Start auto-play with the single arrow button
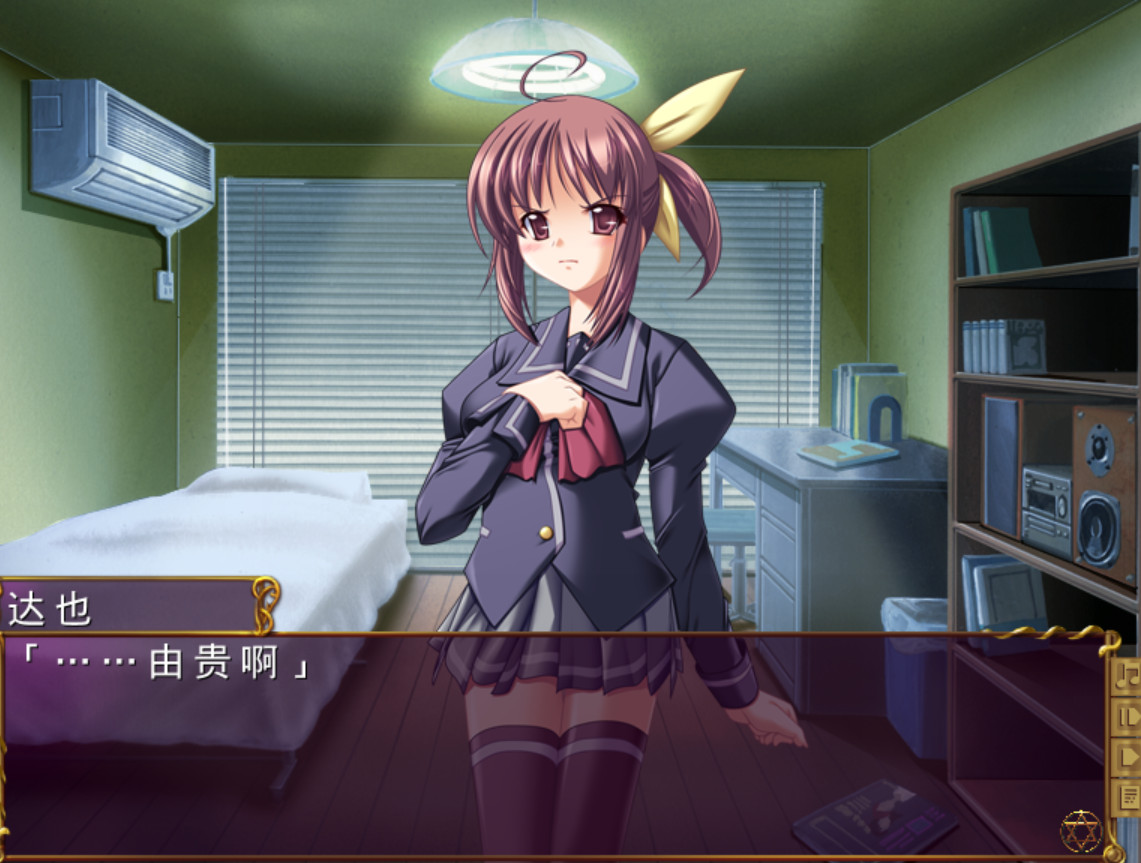1141x863 pixels. click(1127, 756)
